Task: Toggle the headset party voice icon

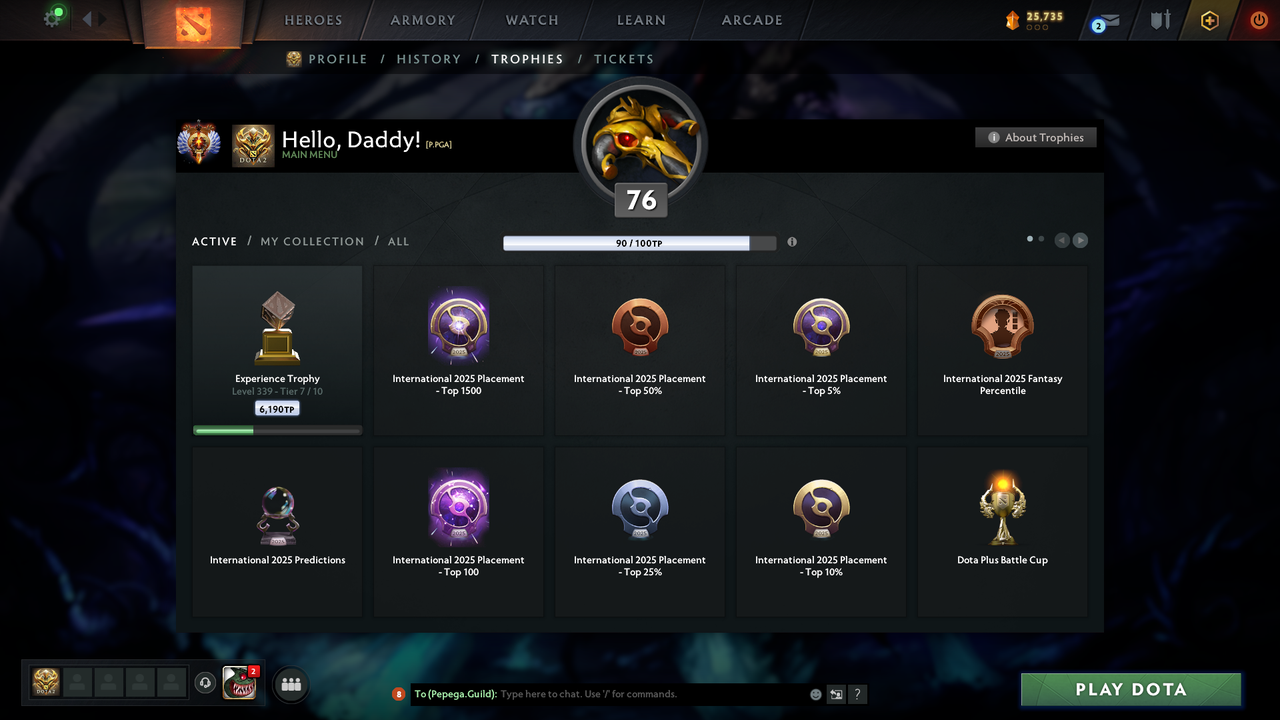Action: pos(206,682)
